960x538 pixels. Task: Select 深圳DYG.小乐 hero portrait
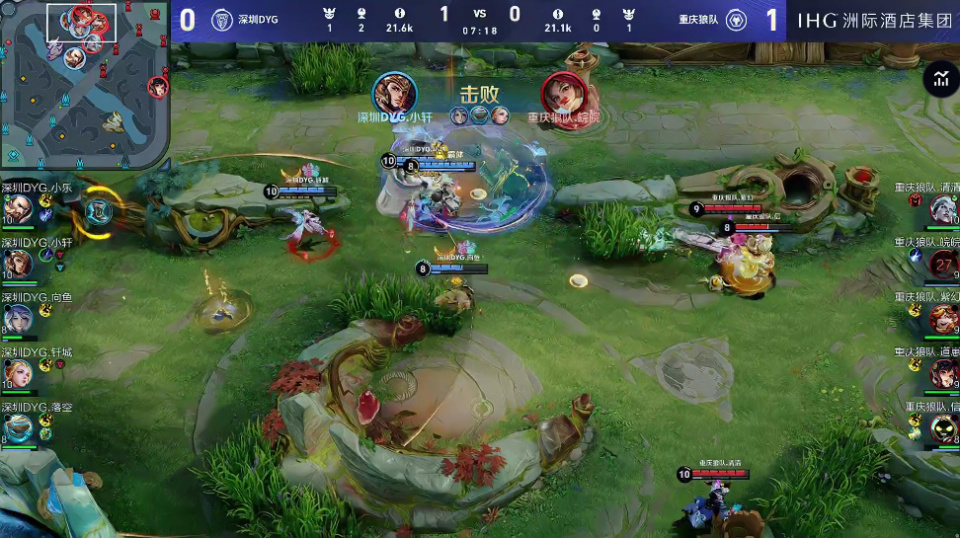[x=17, y=209]
